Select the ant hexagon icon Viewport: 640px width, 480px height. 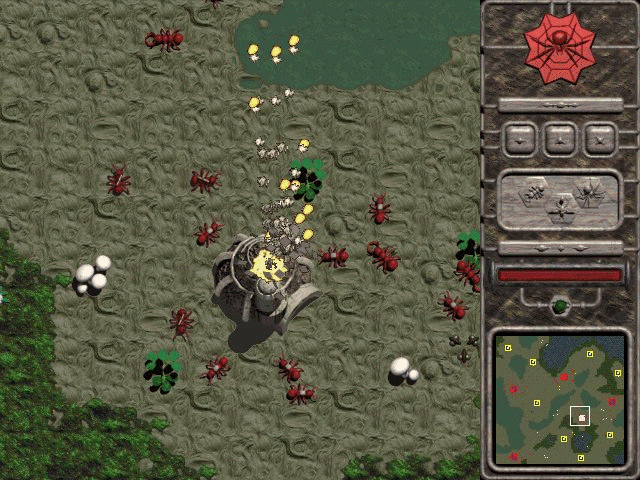pos(535,191)
